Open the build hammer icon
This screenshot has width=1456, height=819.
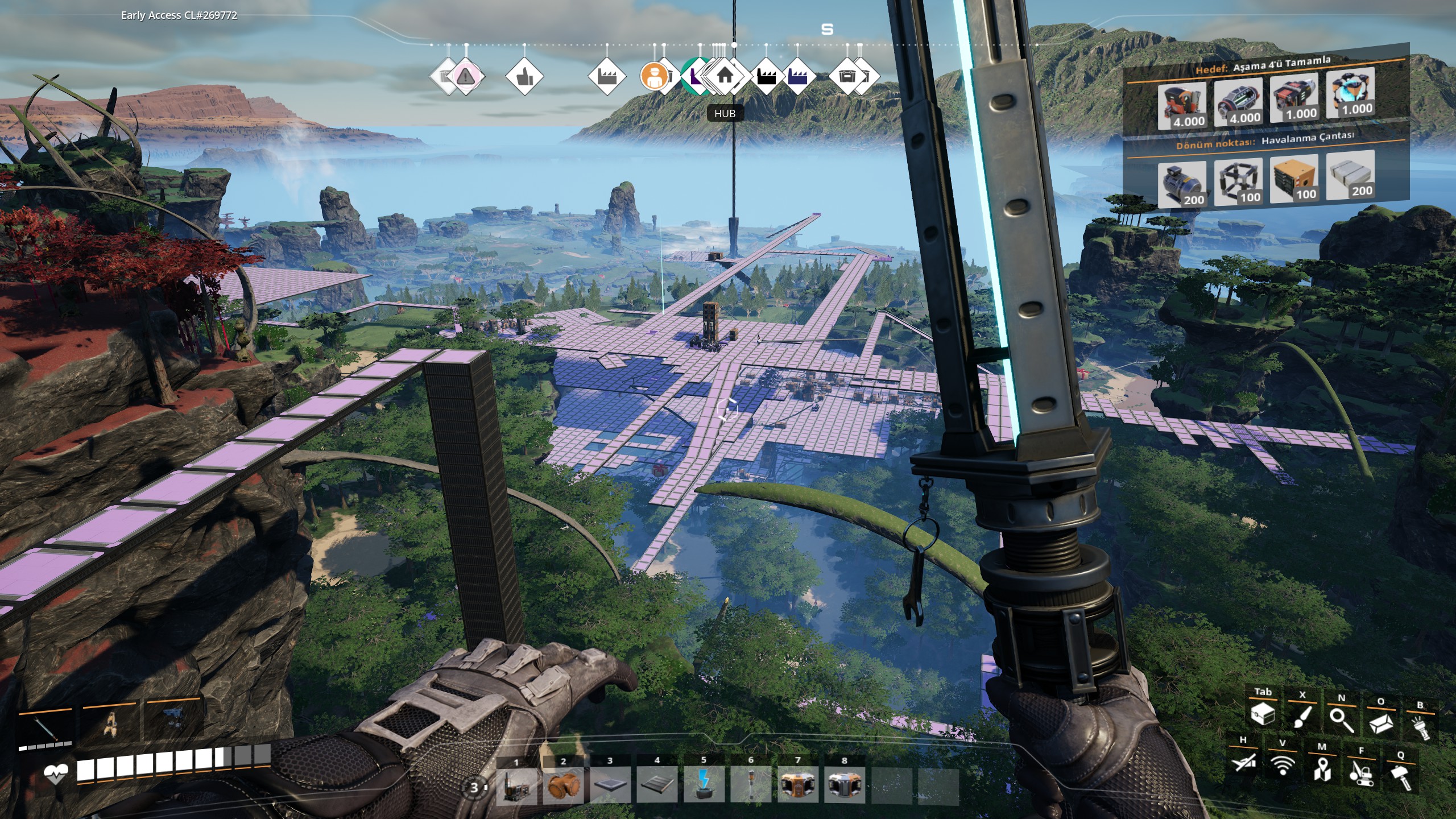click(x=1400, y=776)
